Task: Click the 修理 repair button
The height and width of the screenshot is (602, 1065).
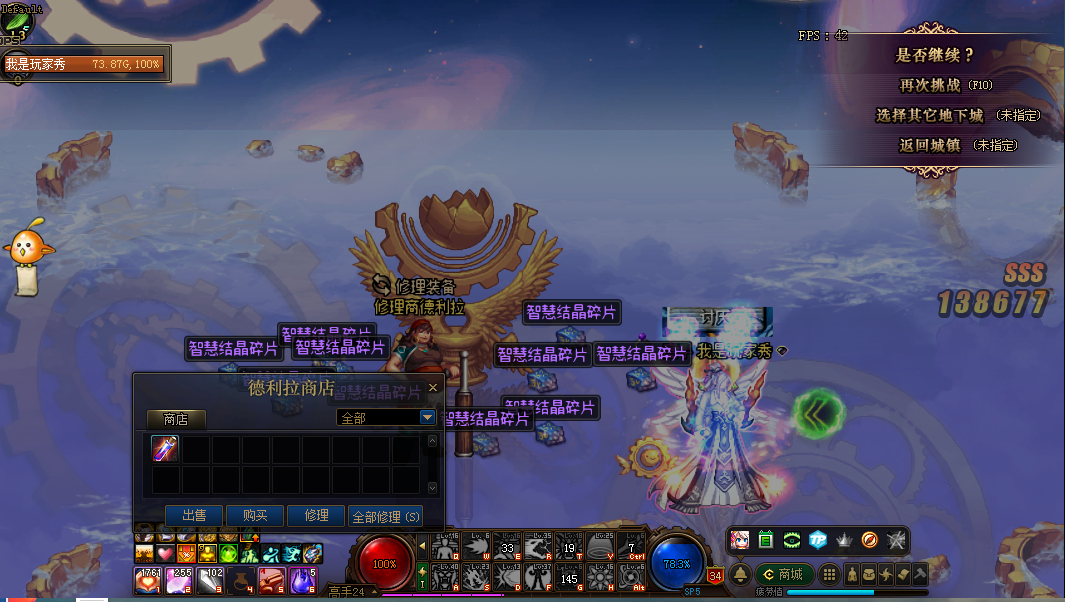Action: click(316, 516)
